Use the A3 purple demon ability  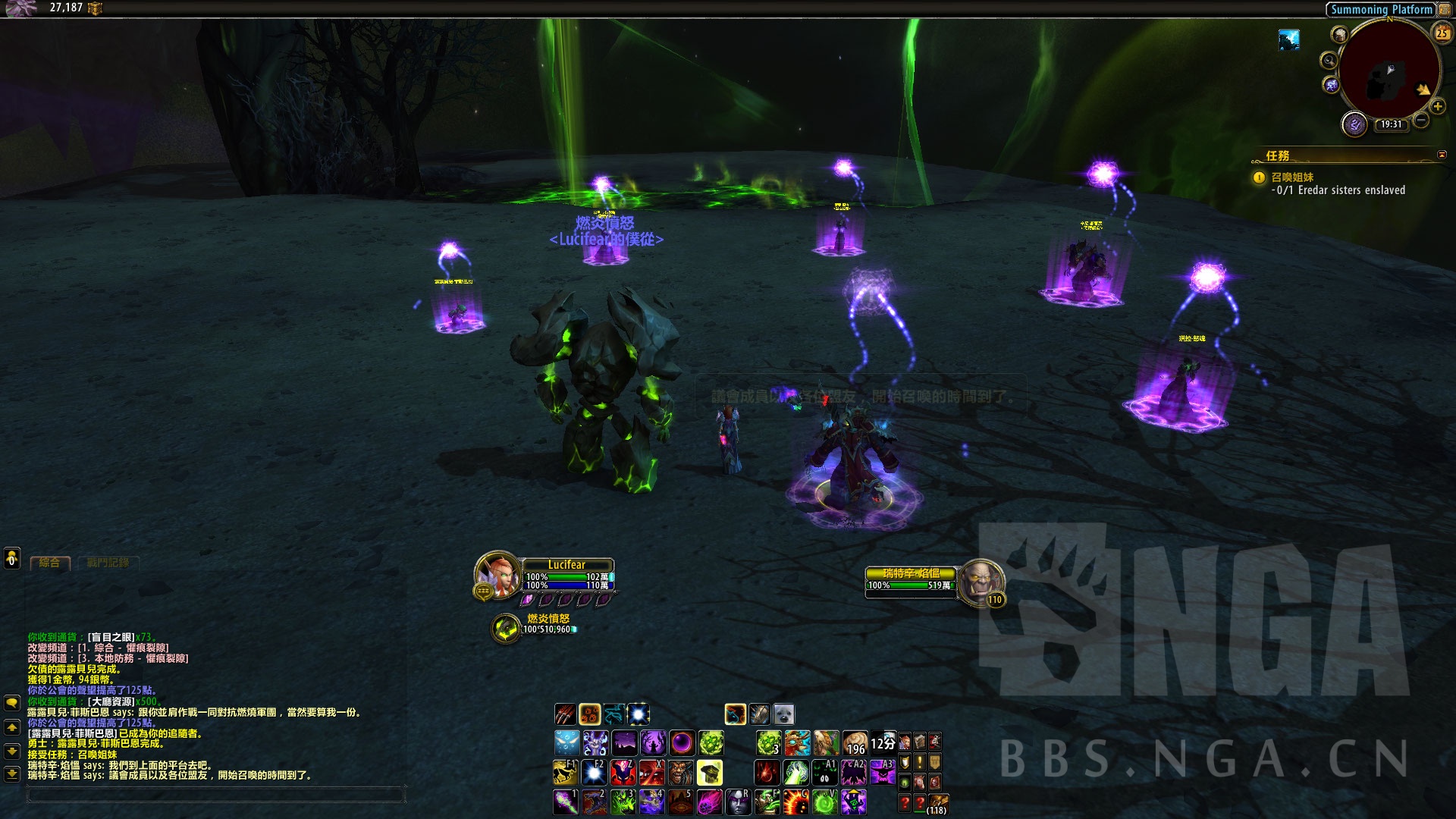tap(883, 773)
